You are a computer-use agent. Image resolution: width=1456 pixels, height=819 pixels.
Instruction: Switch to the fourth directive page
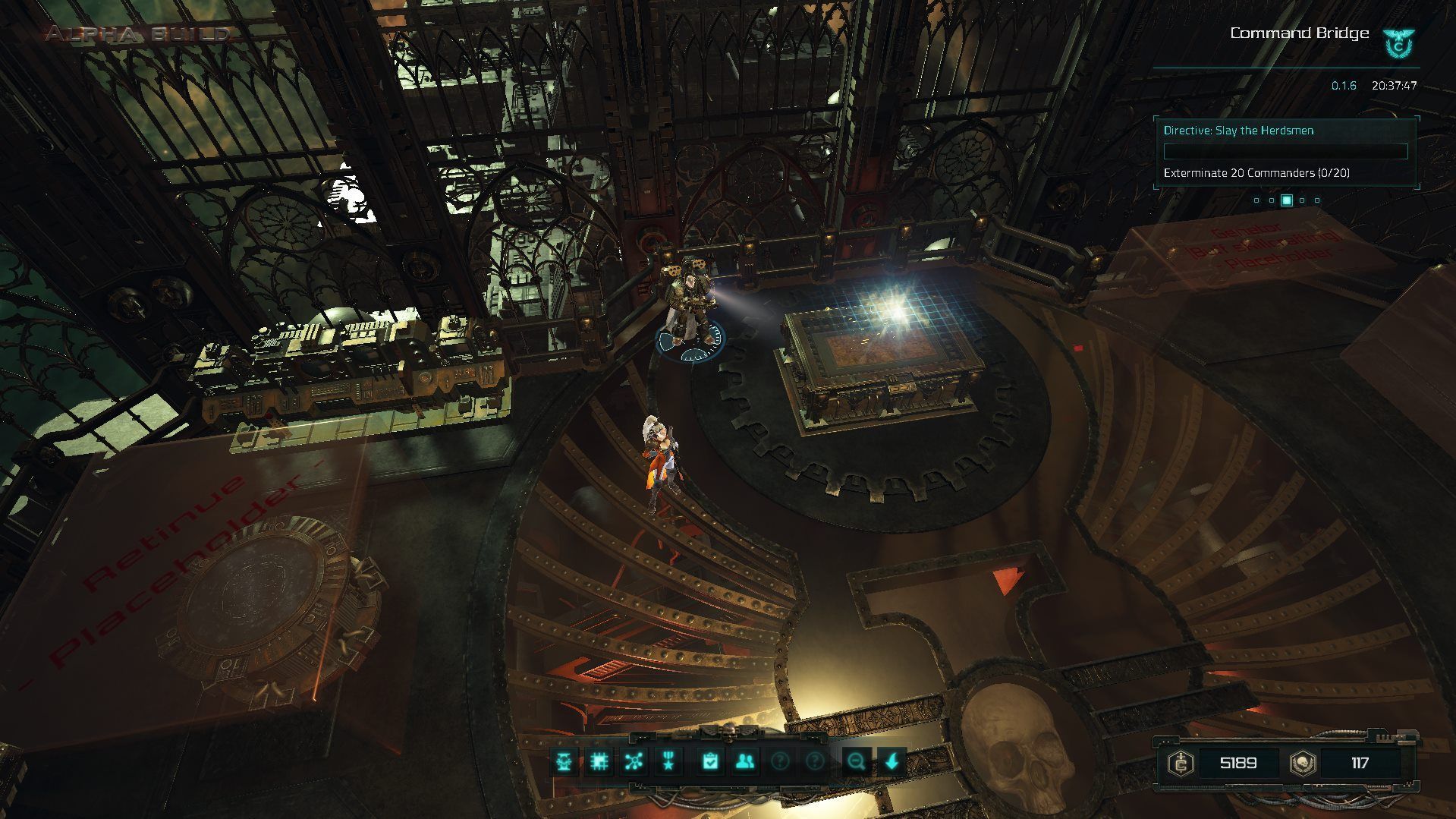coord(1302,200)
